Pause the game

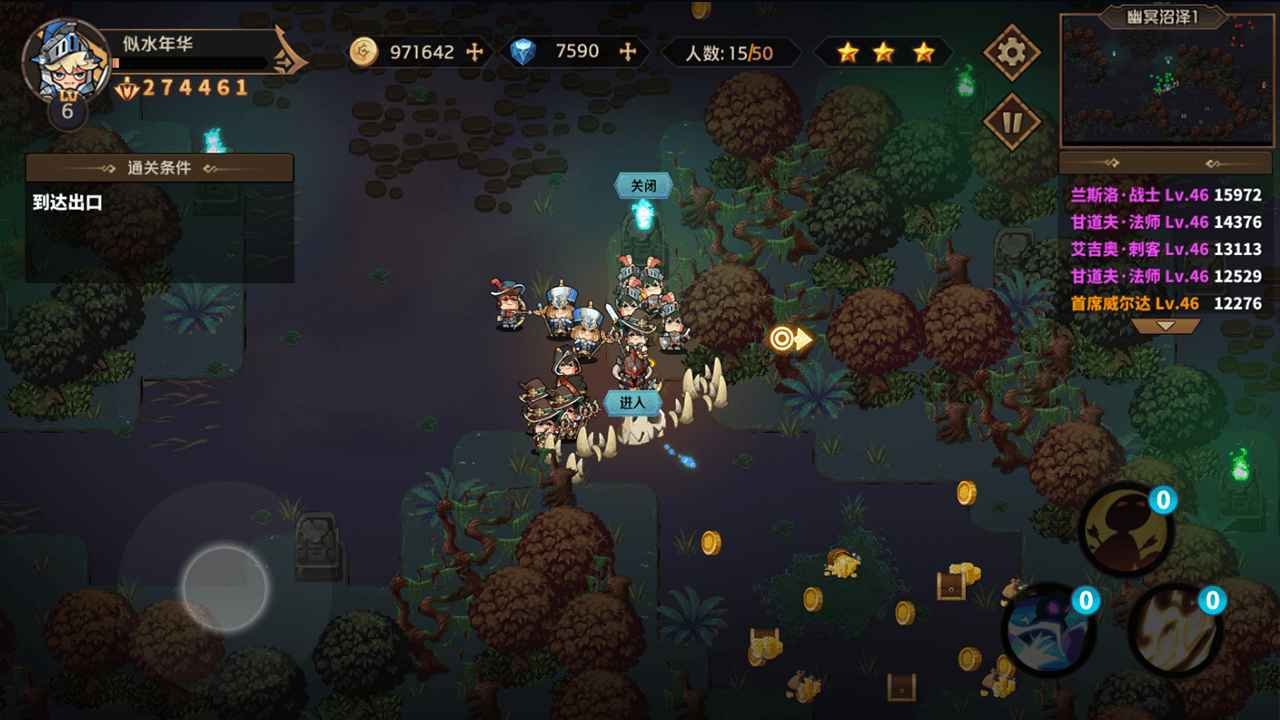pos(1012,123)
